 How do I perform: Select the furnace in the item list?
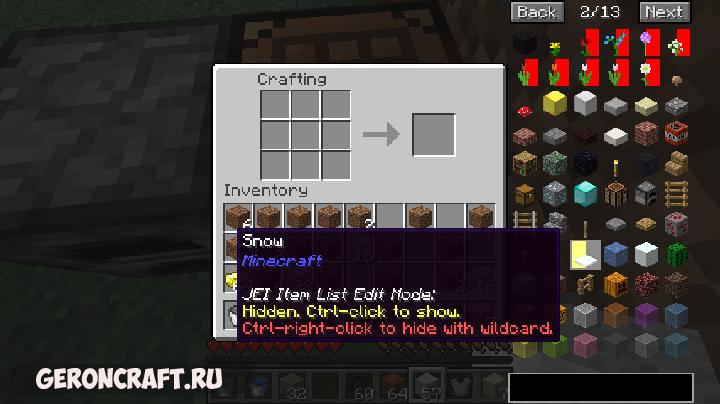click(649, 193)
